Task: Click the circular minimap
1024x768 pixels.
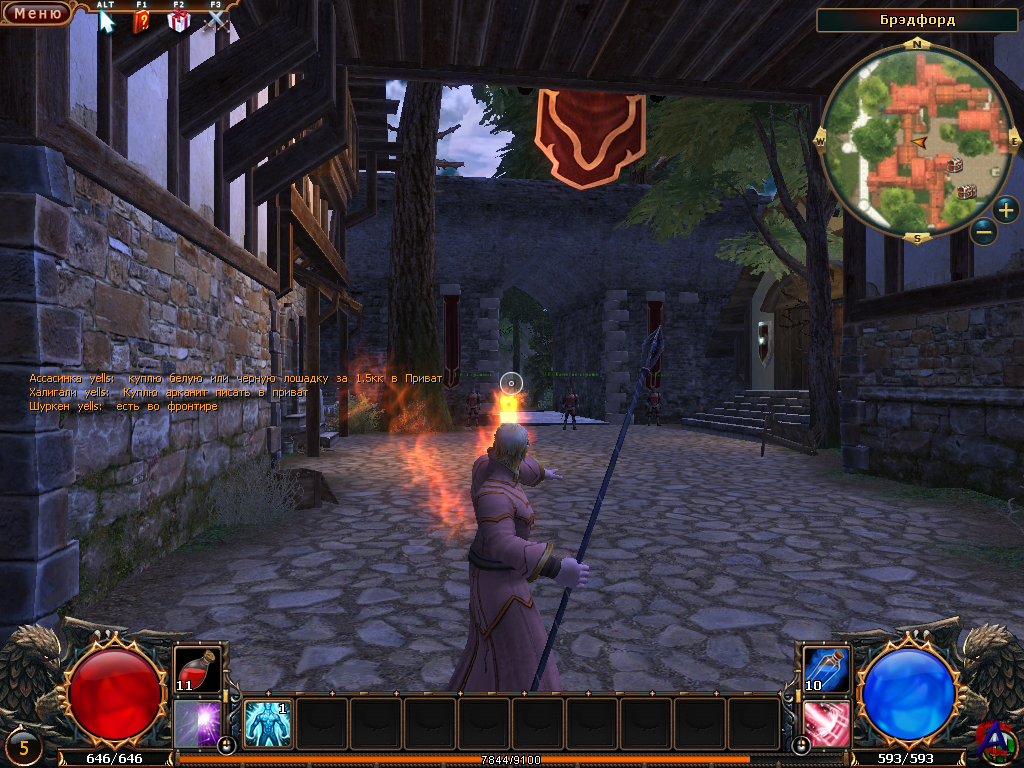Action: click(917, 140)
